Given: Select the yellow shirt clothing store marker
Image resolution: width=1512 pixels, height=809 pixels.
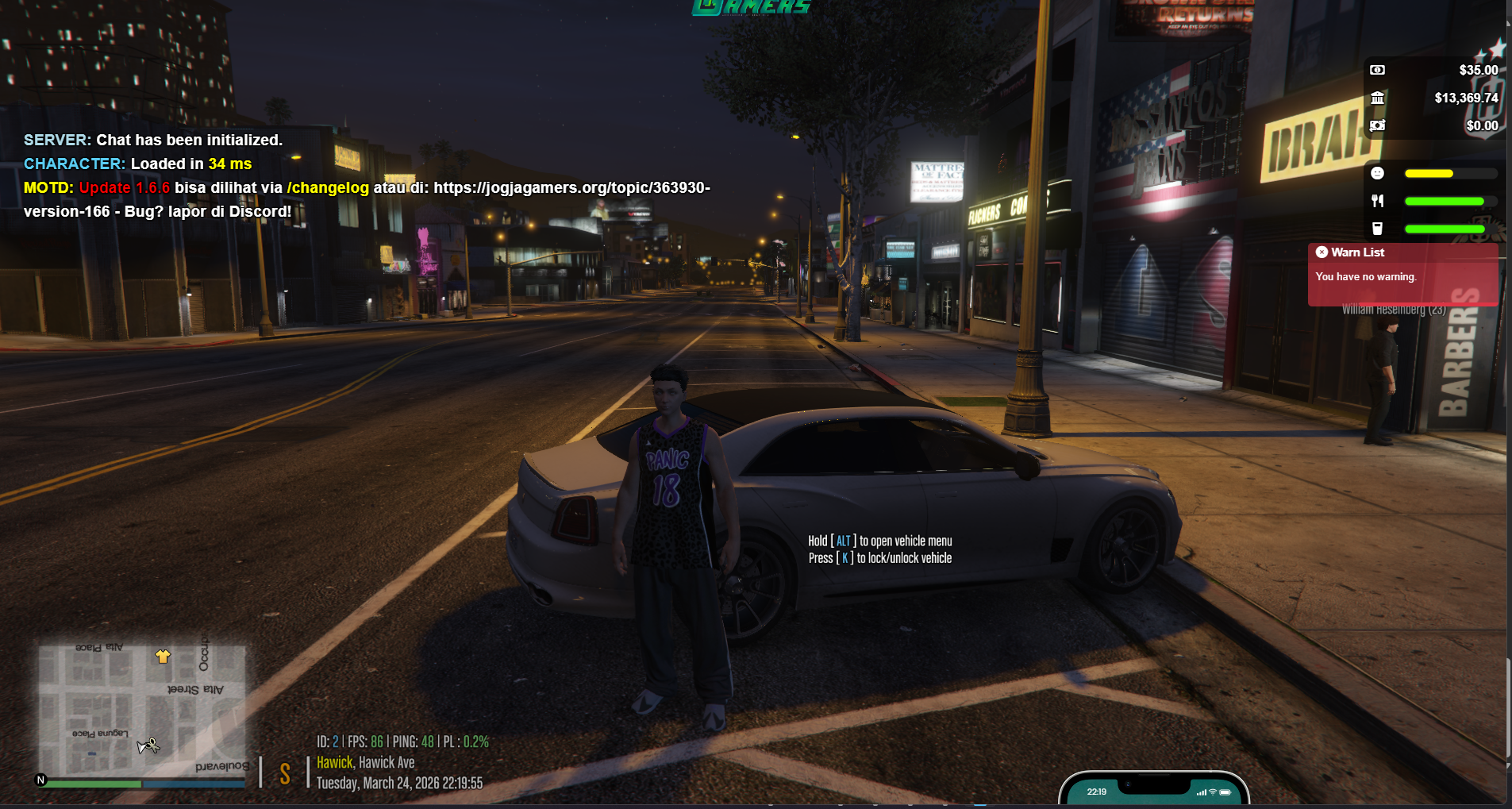Looking at the screenshot, I should pos(163,656).
